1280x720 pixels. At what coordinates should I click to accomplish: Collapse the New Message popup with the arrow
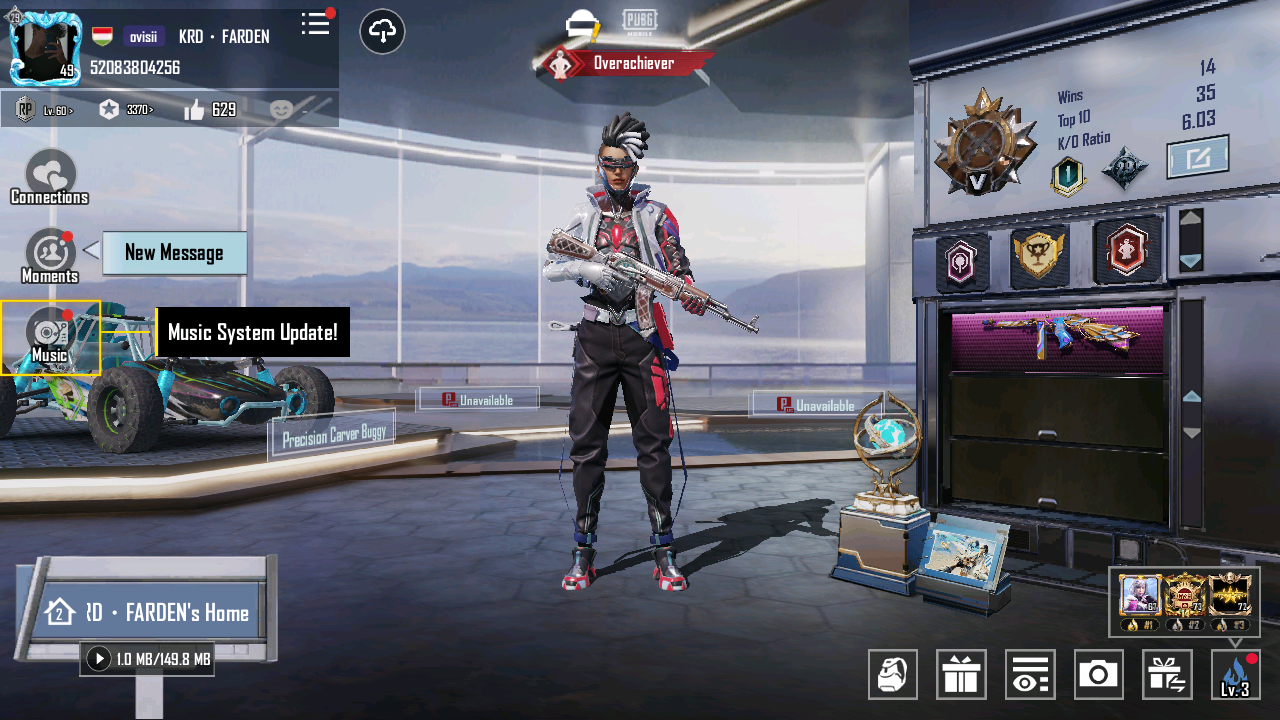(92, 253)
